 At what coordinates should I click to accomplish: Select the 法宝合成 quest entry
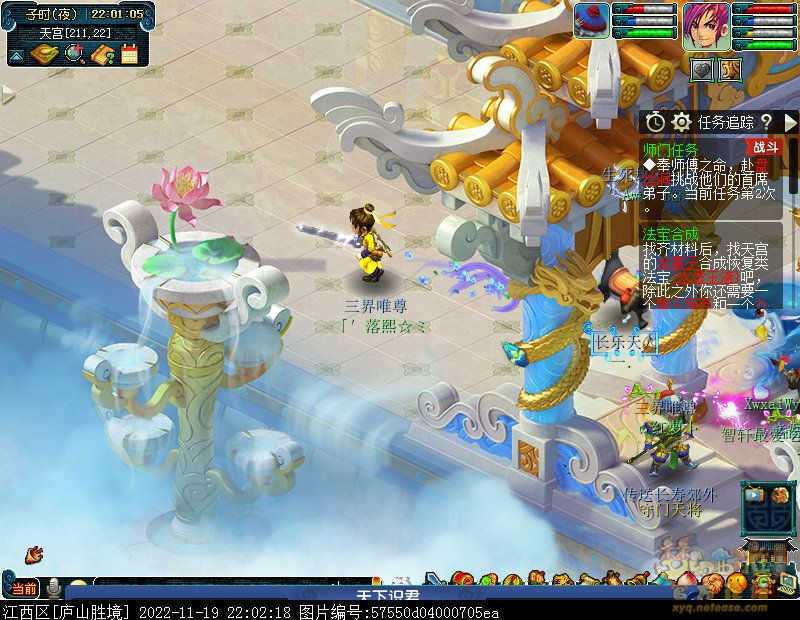(670, 234)
